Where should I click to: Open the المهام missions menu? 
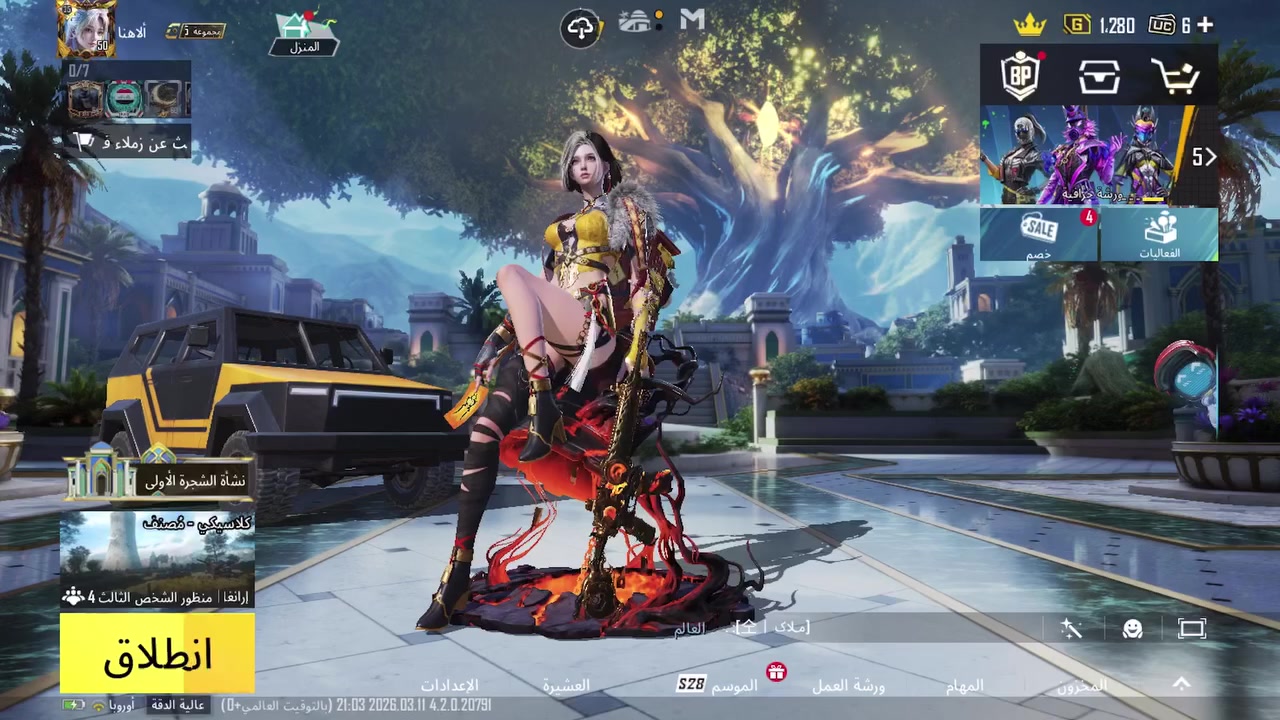pos(964,686)
